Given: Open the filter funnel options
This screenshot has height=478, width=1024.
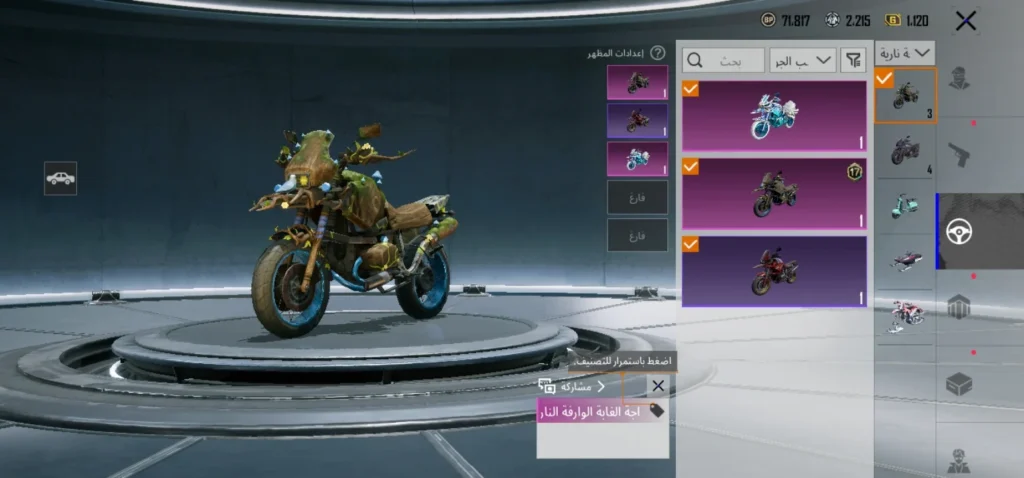Looking at the screenshot, I should click(x=853, y=60).
